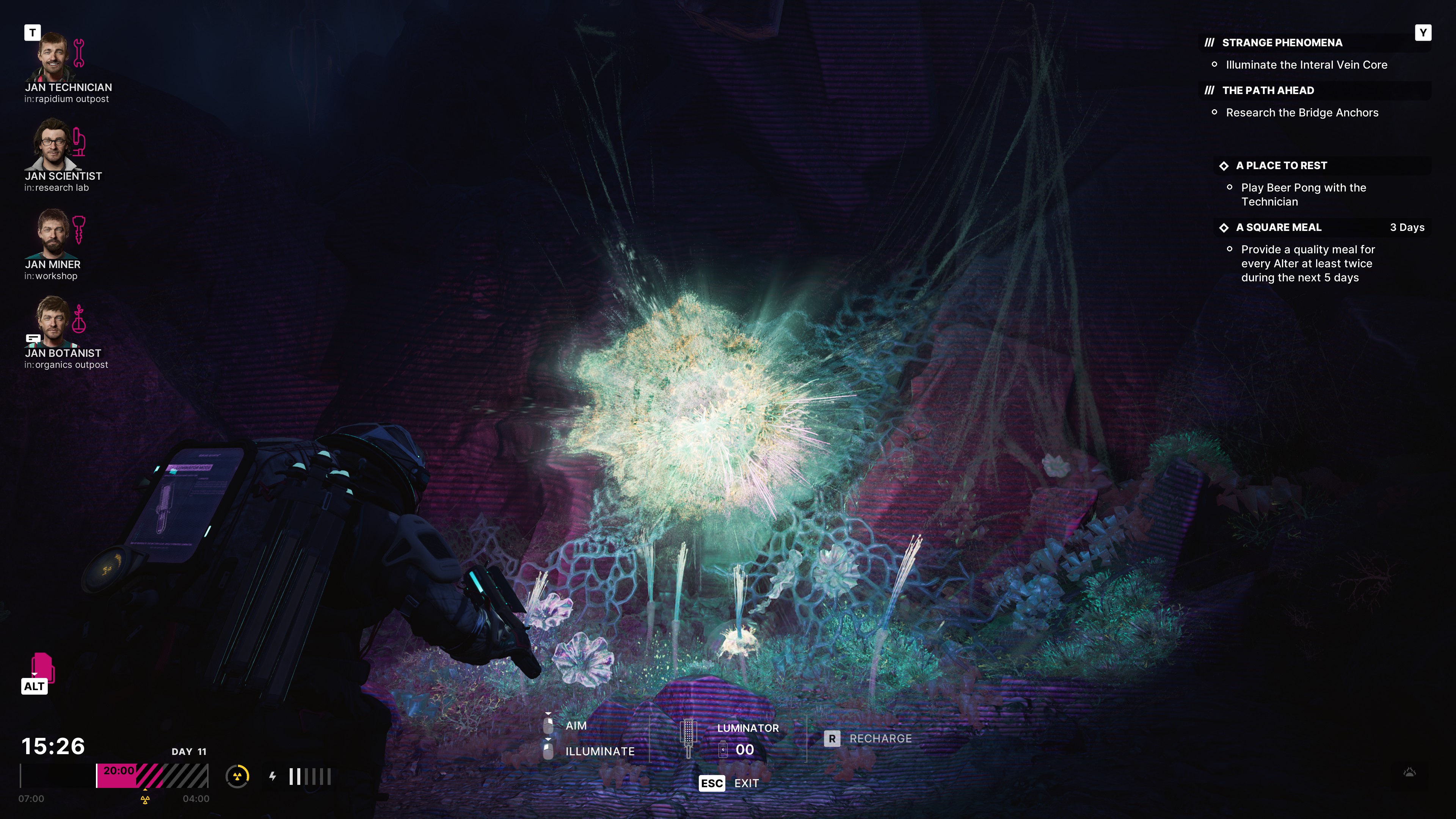Open The Path Ahead objective
This screenshot has width=1456, height=819.
(x=1267, y=91)
